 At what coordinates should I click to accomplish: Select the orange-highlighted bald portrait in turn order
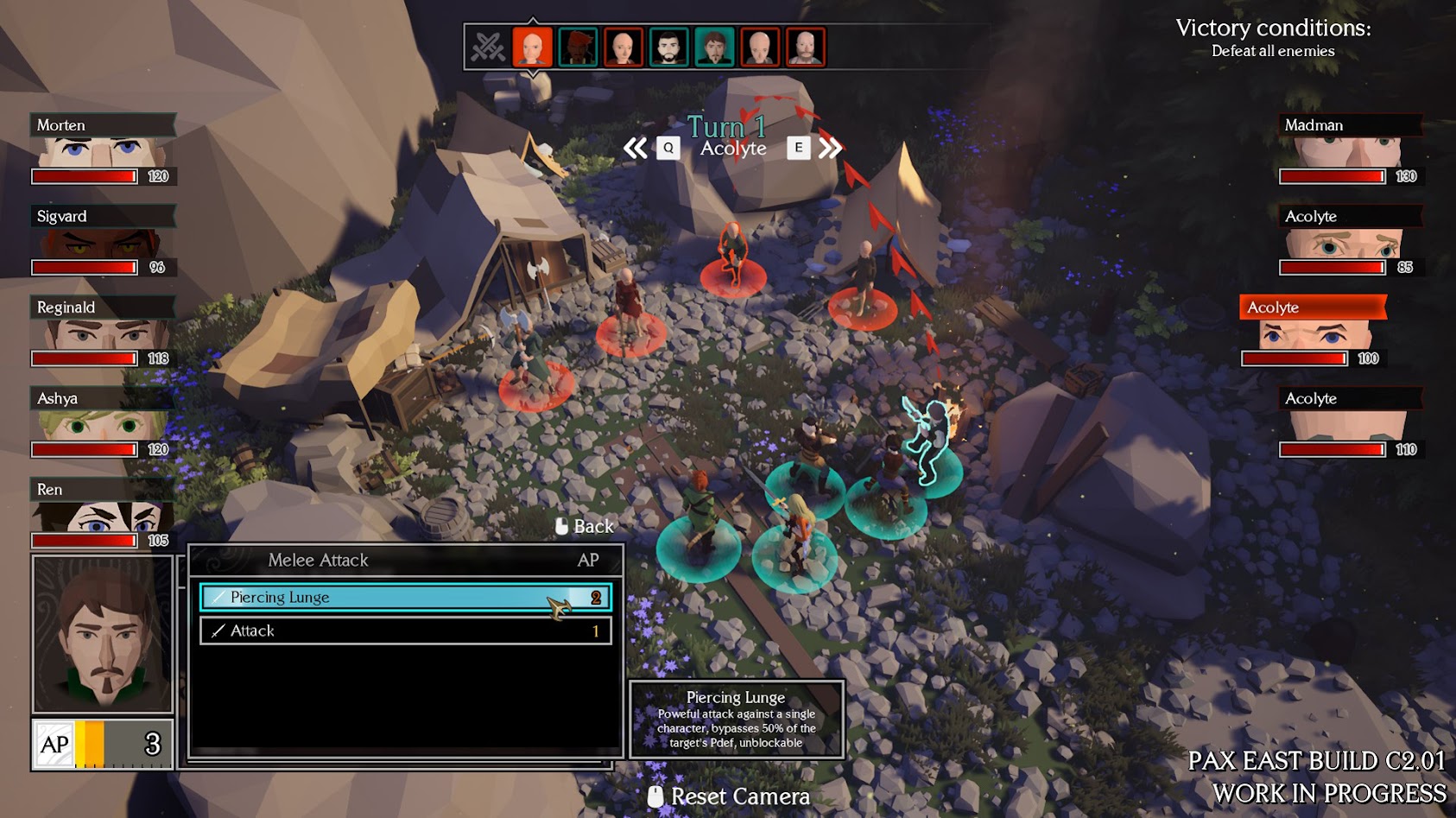pyautogui.click(x=533, y=47)
